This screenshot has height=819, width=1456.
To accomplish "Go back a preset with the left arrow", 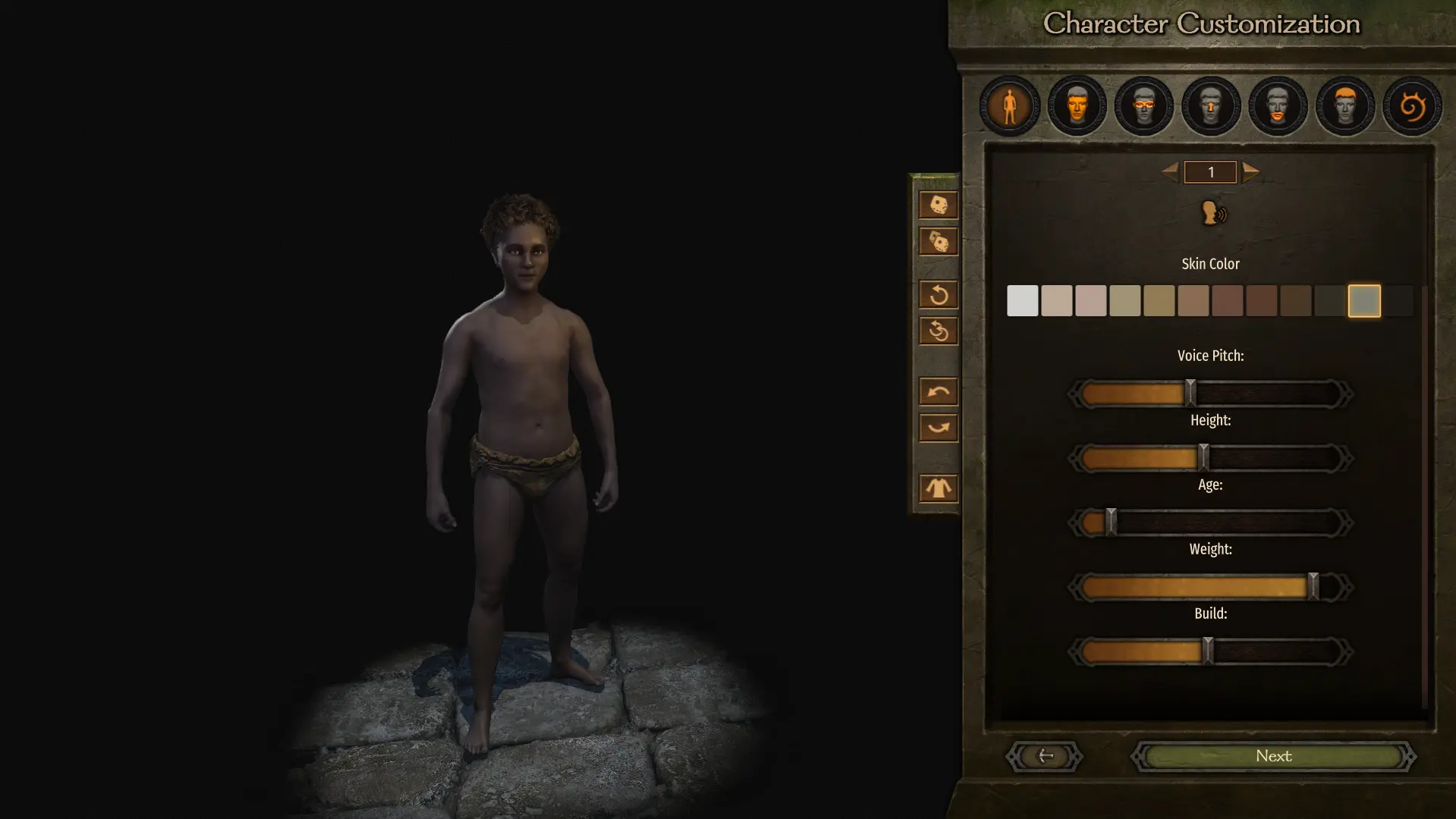I will coord(1171,171).
